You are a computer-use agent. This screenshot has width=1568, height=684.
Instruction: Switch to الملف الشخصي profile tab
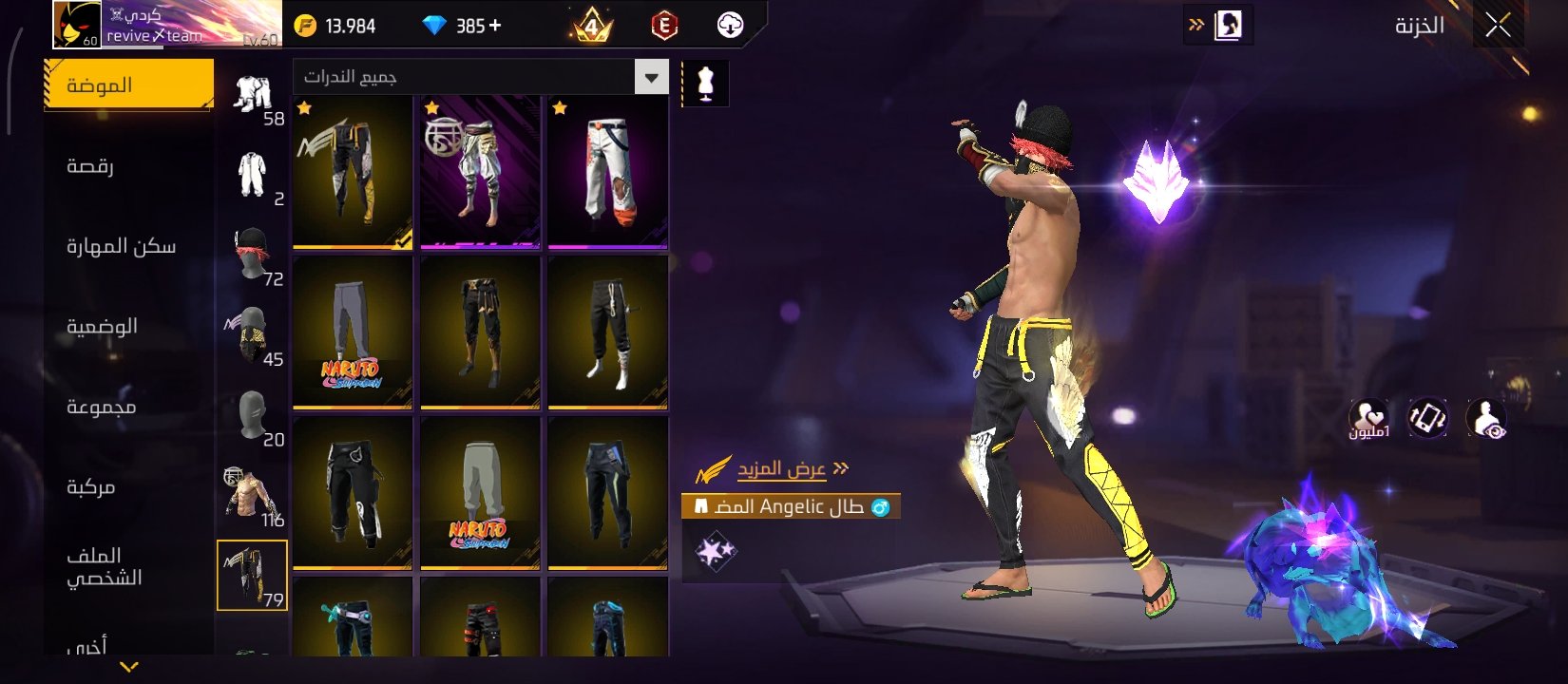click(104, 566)
